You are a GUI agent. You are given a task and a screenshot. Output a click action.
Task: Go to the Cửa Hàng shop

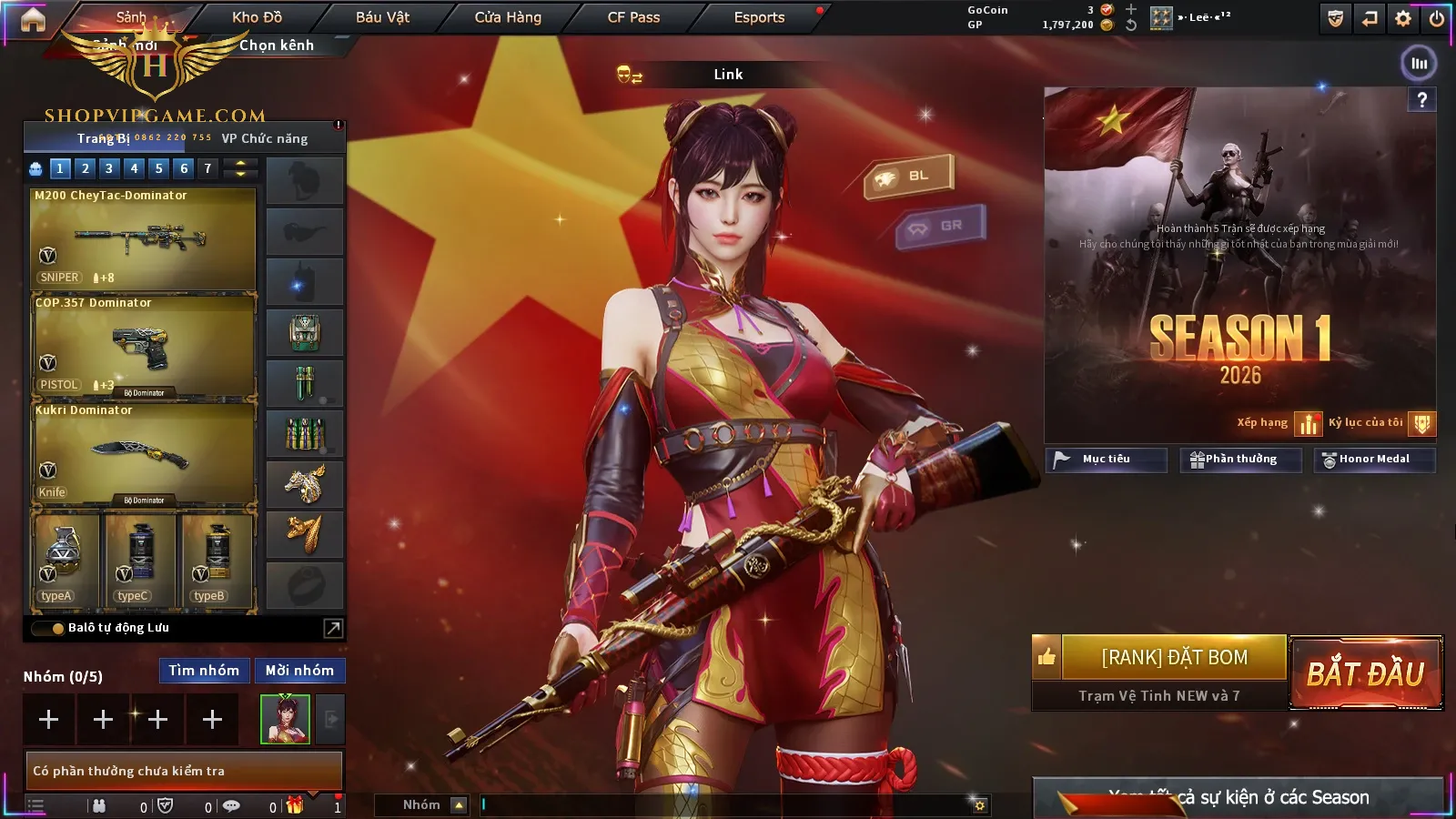508,17
